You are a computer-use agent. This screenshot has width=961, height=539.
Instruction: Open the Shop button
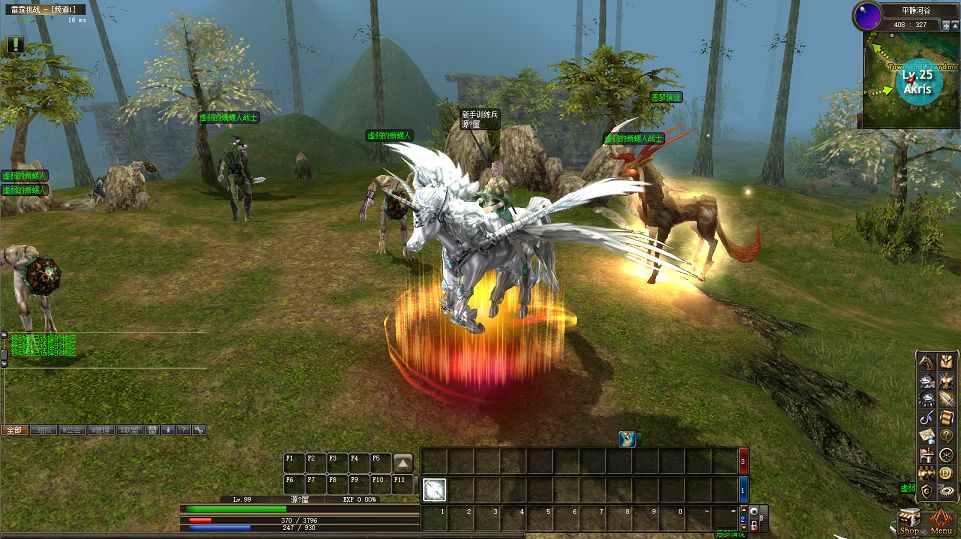coord(909,521)
